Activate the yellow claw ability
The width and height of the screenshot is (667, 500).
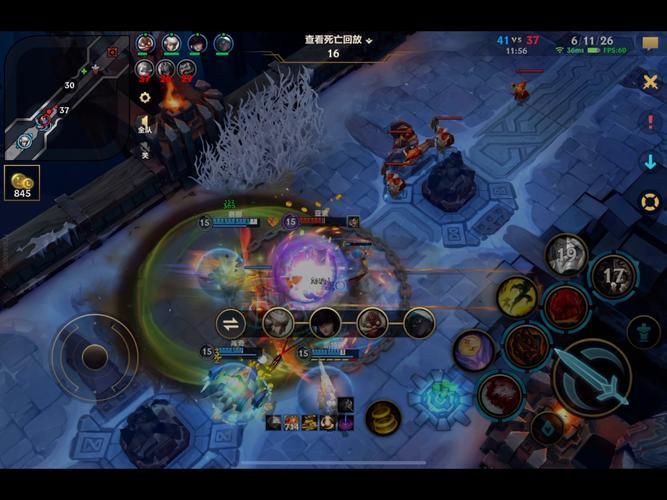(x=517, y=296)
